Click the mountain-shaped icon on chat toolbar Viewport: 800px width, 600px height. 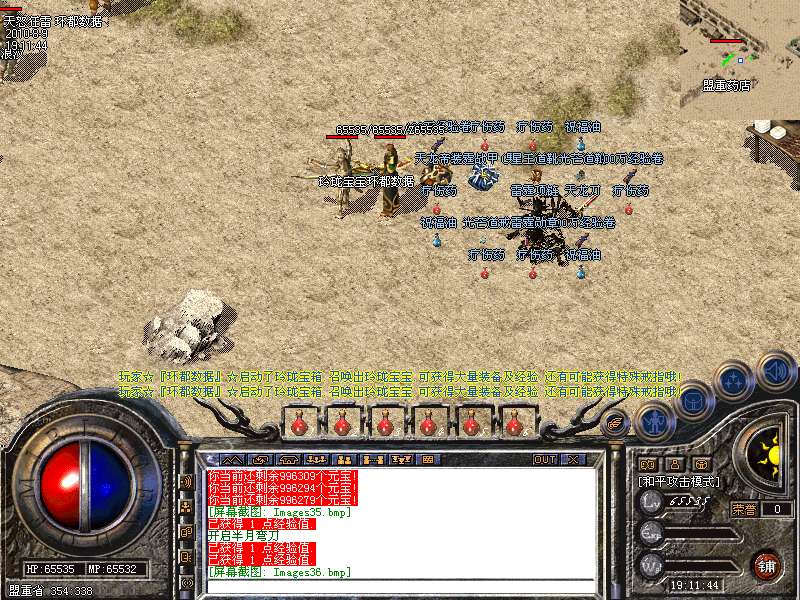[233, 459]
